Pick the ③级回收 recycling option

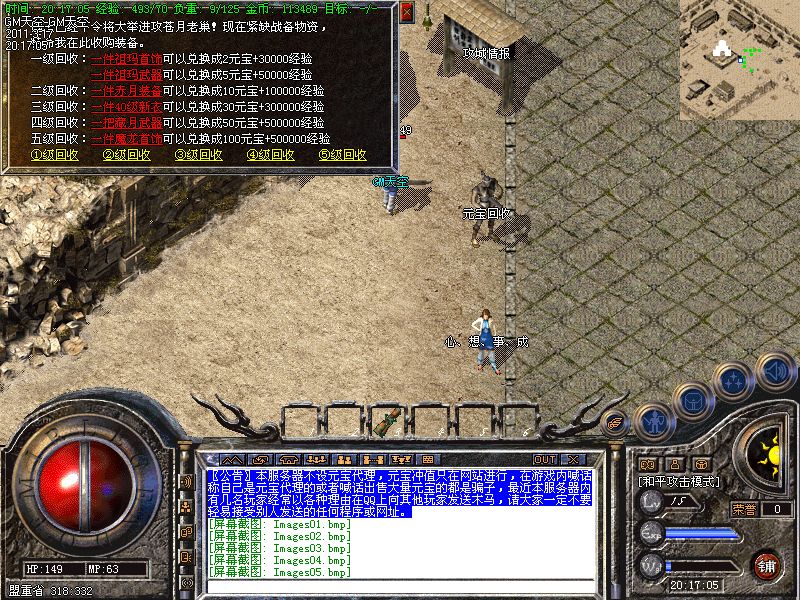(x=198, y=155)
